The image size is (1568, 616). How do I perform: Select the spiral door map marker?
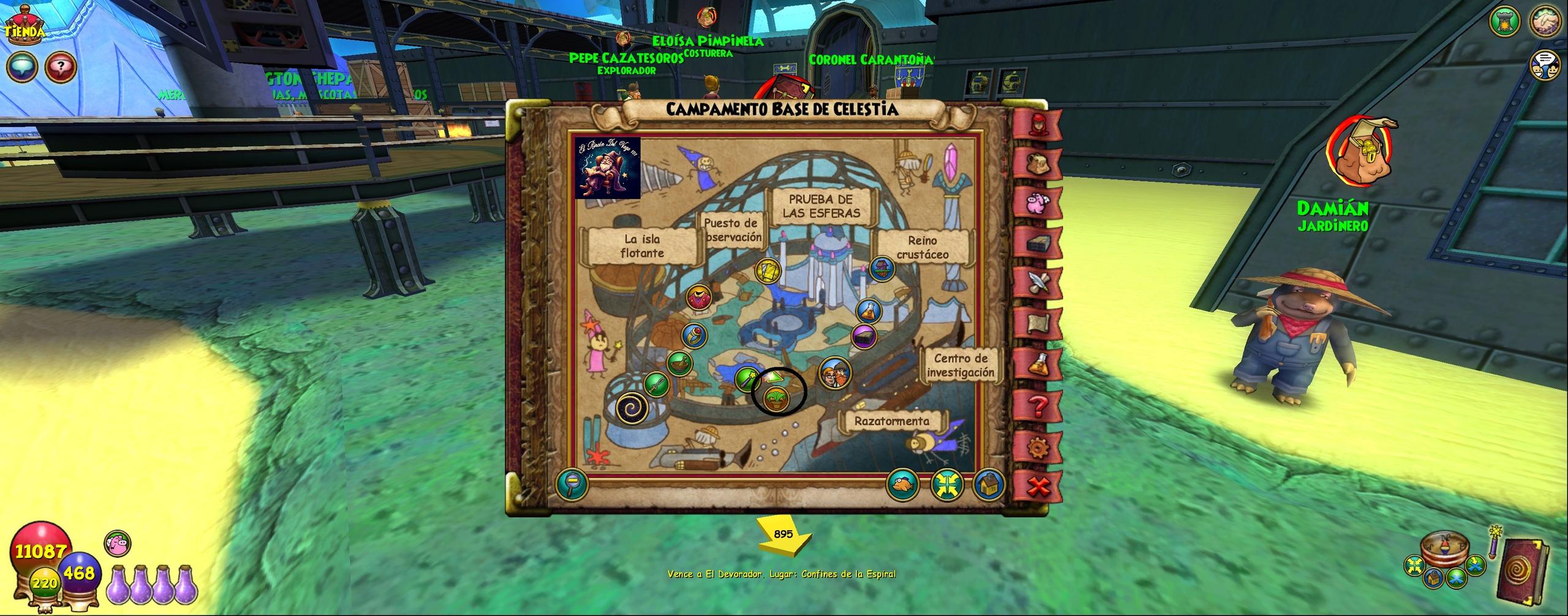633,408
